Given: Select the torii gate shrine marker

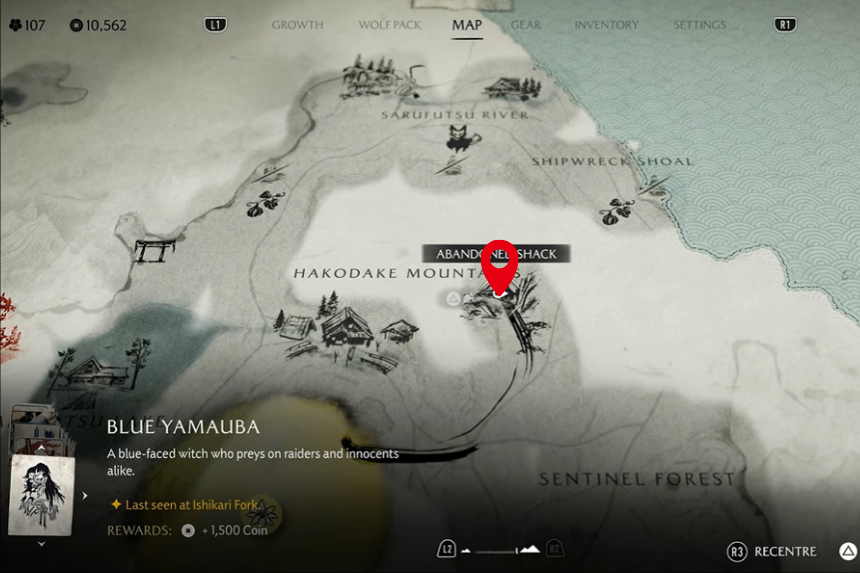Looking at the screenshot, I should 153,250.
